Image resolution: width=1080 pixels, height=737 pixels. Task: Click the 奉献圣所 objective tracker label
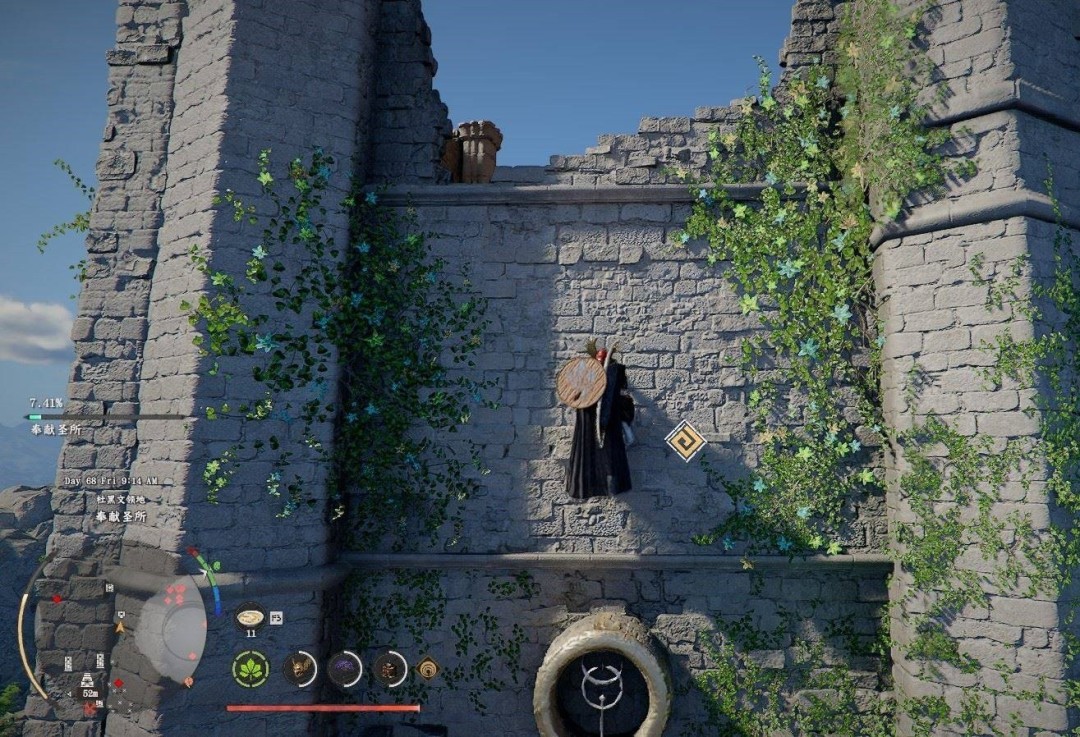click(x=56, y=430)
